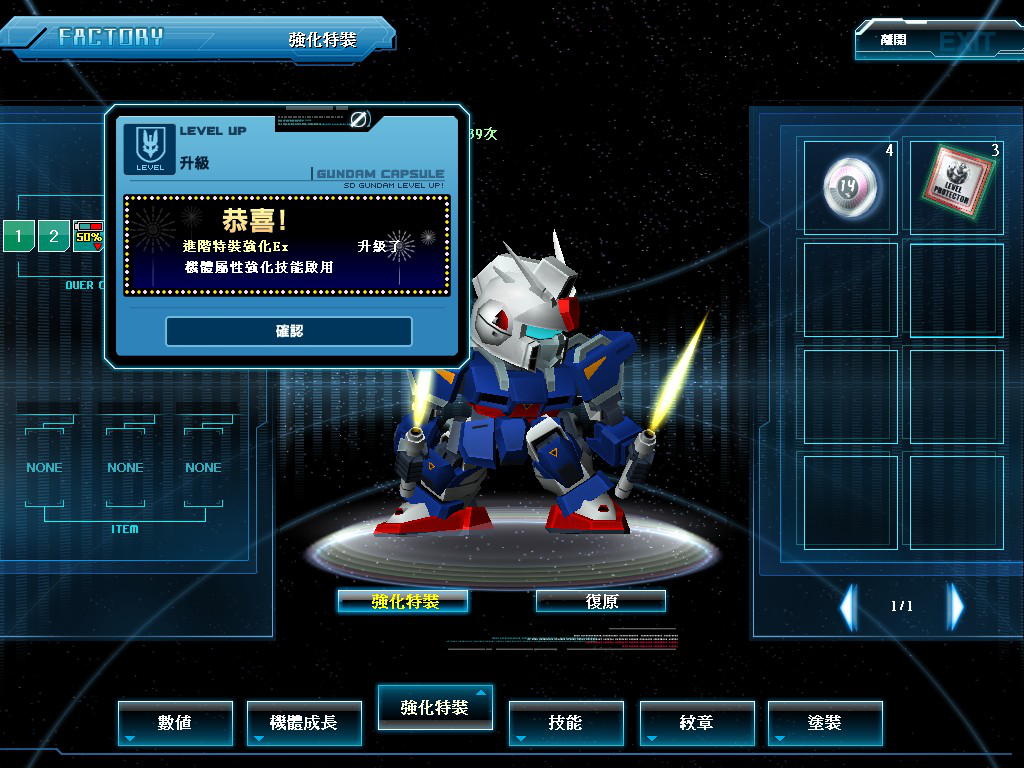Switch to the 紋章 emblem tab
This screenshot has width=1024, height=768.
click(697, 722)
